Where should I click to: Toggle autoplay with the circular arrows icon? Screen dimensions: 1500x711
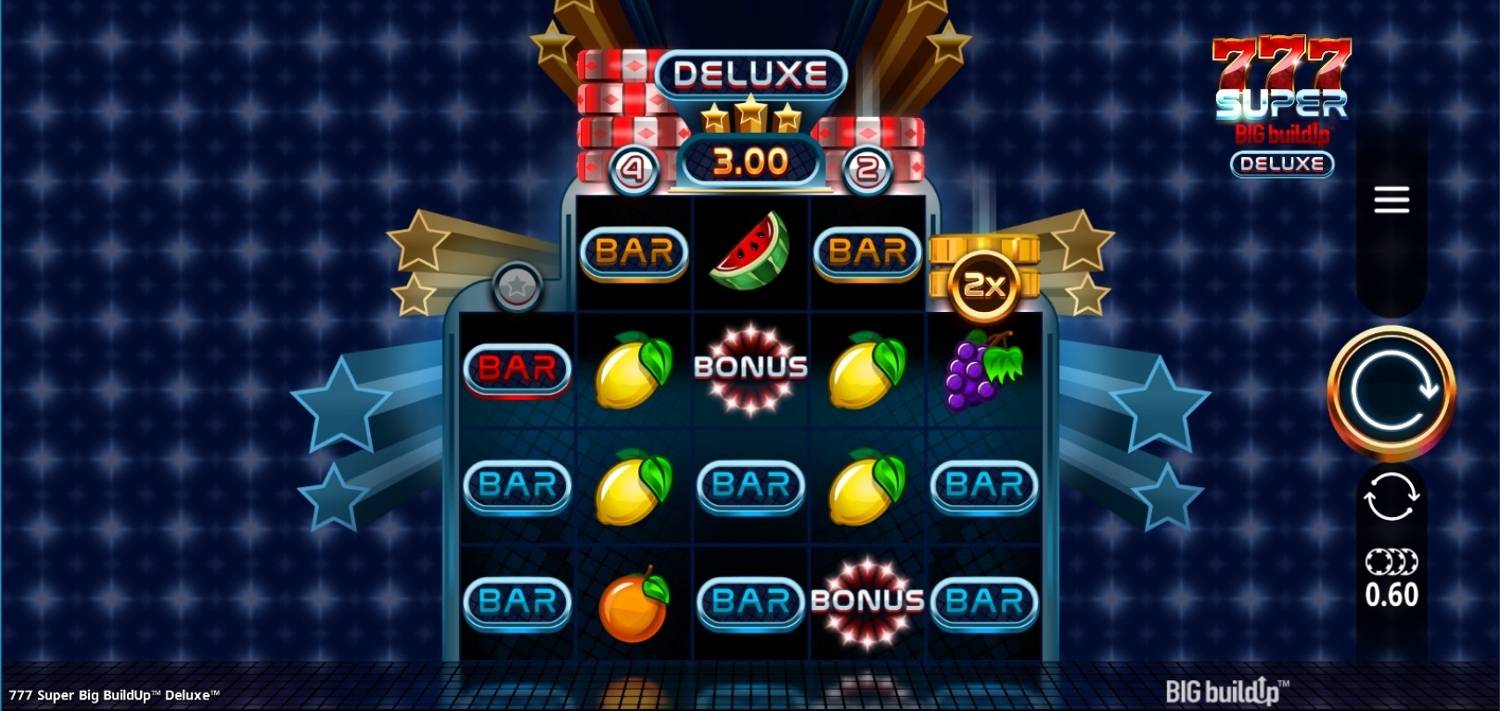pos(1391,497)
